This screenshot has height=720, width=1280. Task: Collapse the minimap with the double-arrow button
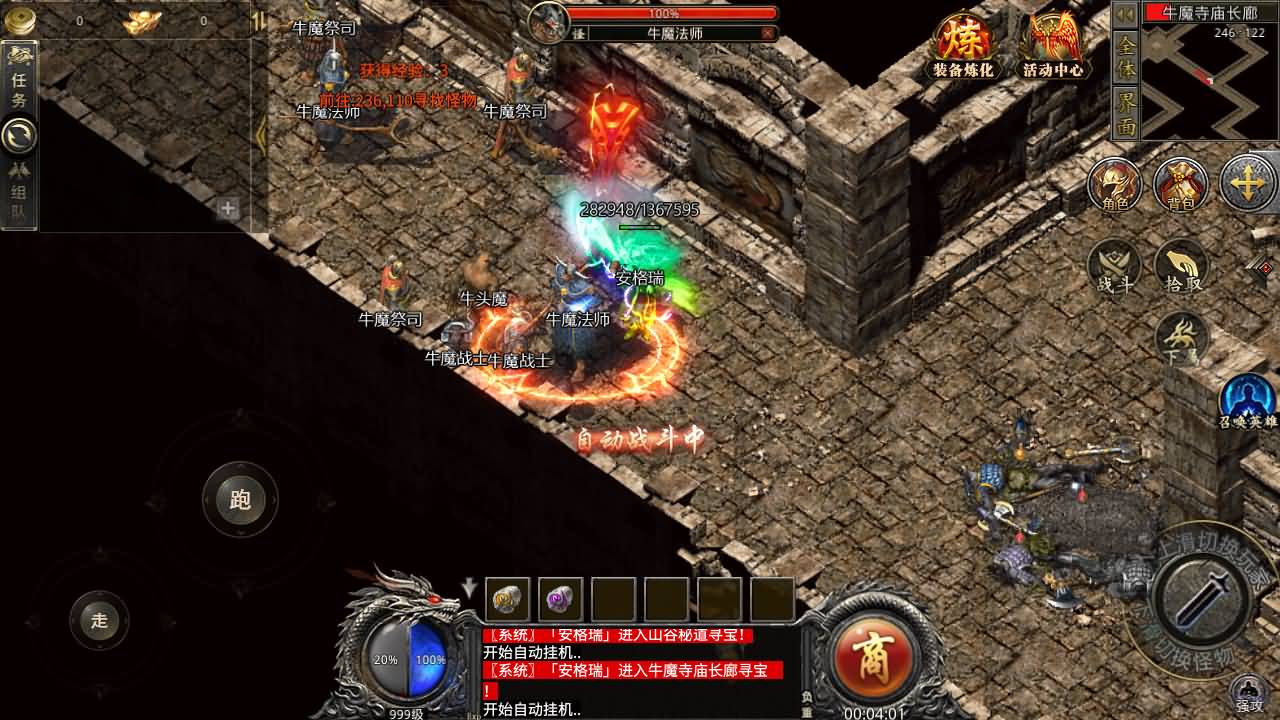1126,14
